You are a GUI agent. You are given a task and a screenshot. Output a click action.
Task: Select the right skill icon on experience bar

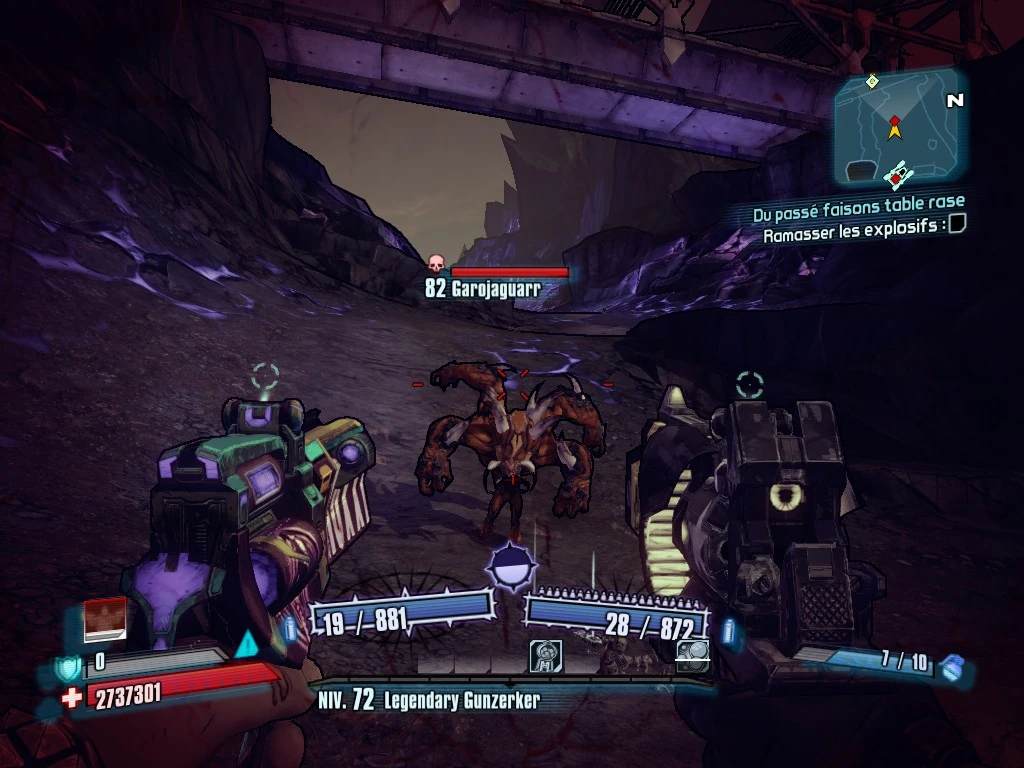click(x=692, y=653)
